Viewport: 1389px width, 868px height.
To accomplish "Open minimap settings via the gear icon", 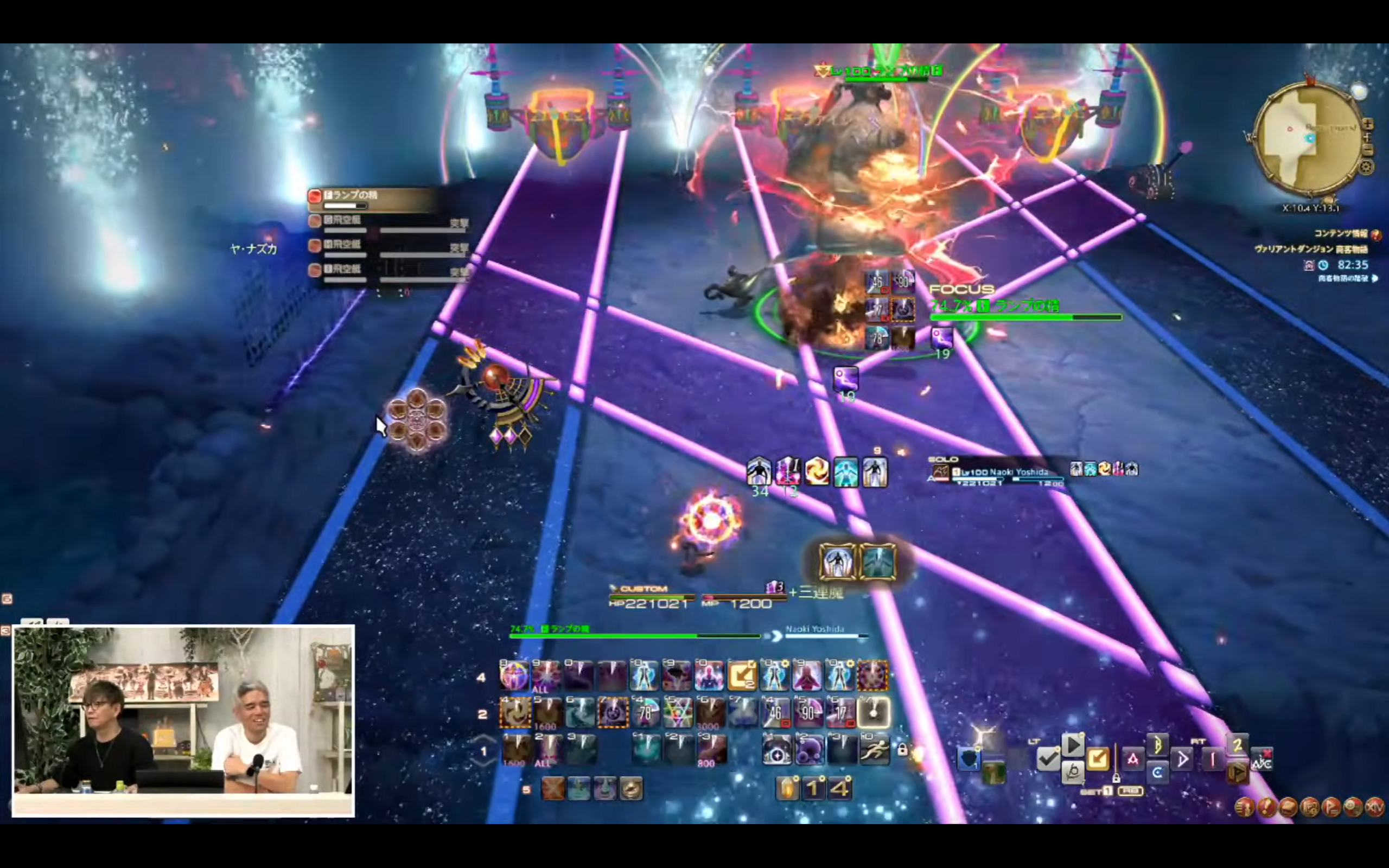I will pyautogui.click(x=1367, y=167).
